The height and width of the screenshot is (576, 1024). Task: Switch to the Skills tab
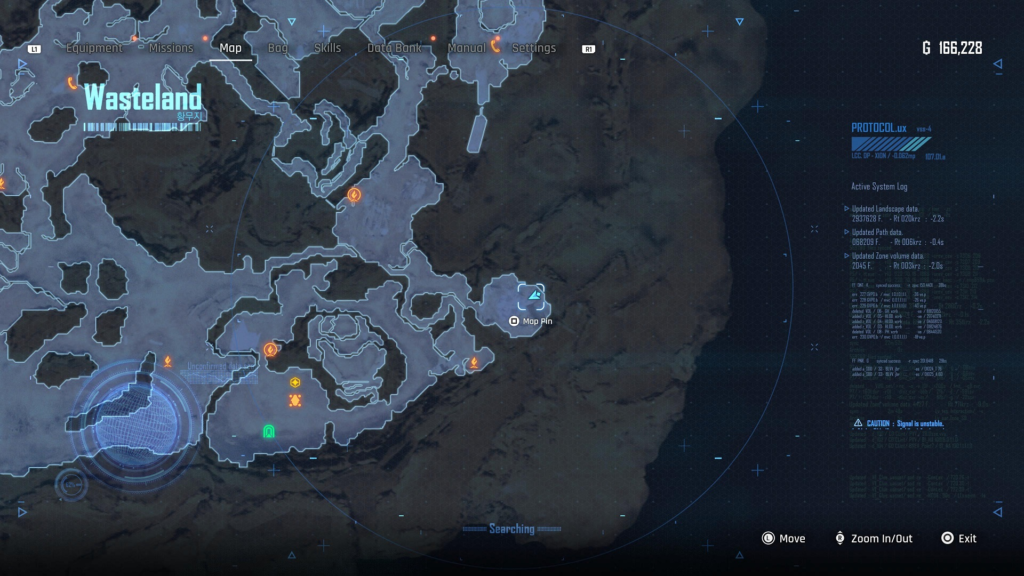(x=327, y=48)
